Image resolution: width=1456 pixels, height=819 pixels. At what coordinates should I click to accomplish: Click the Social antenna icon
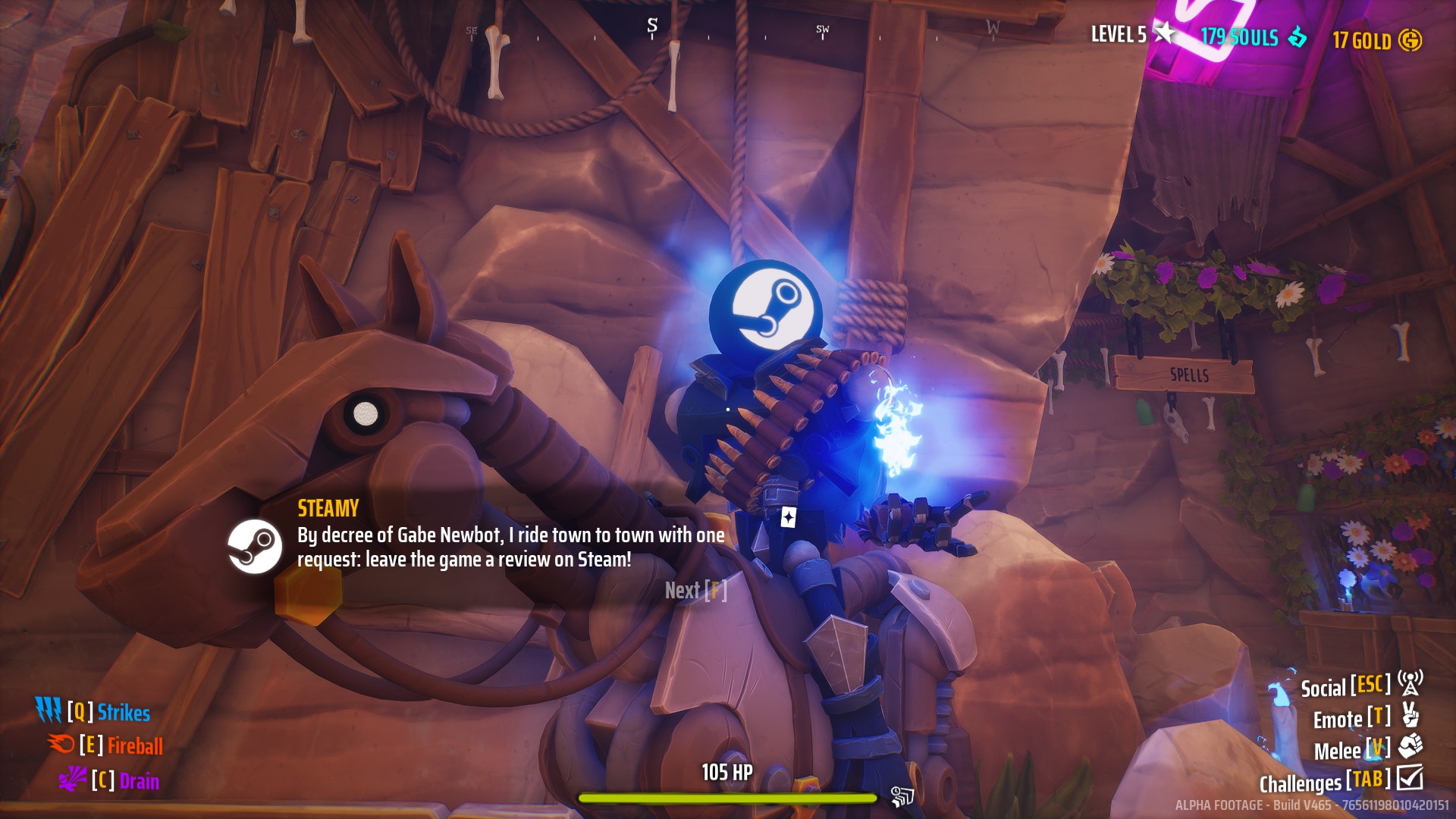click(x=1409, y=687)
